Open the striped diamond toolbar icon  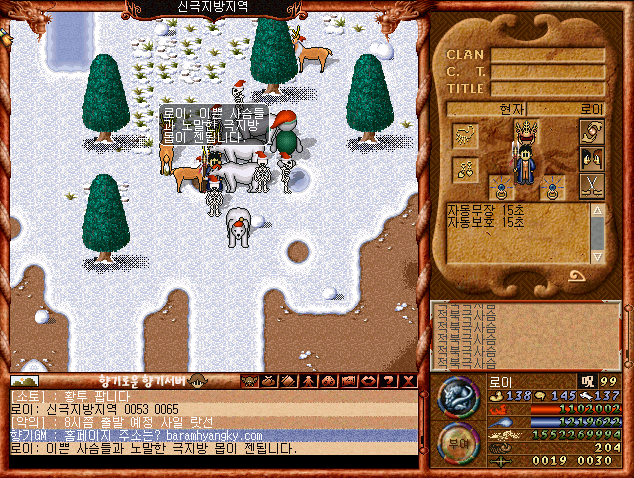coord(286,381)
